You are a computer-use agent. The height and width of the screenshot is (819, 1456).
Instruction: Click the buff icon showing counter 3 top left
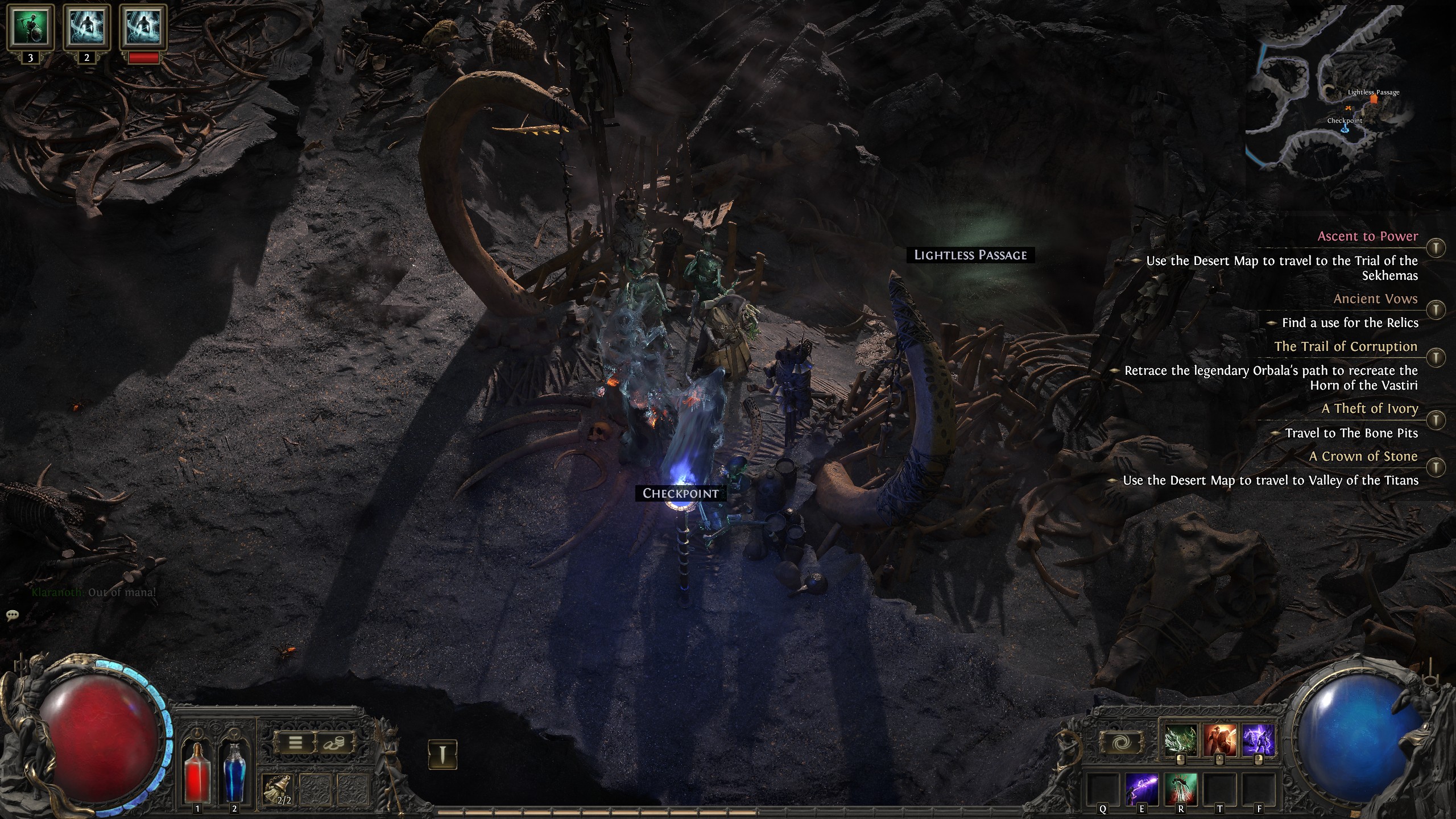[x=30, y=27]
